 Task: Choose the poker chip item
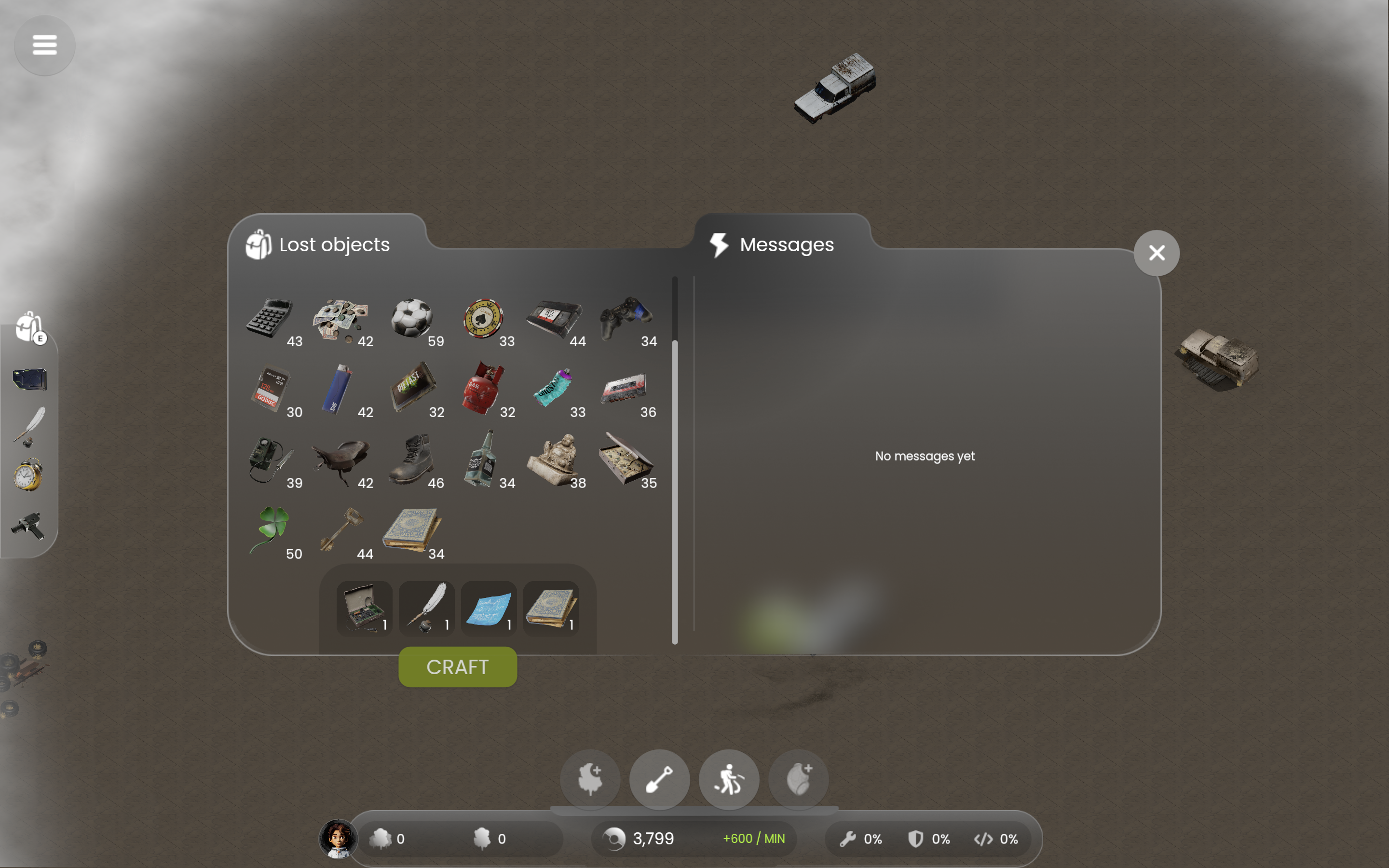point(483,318)
